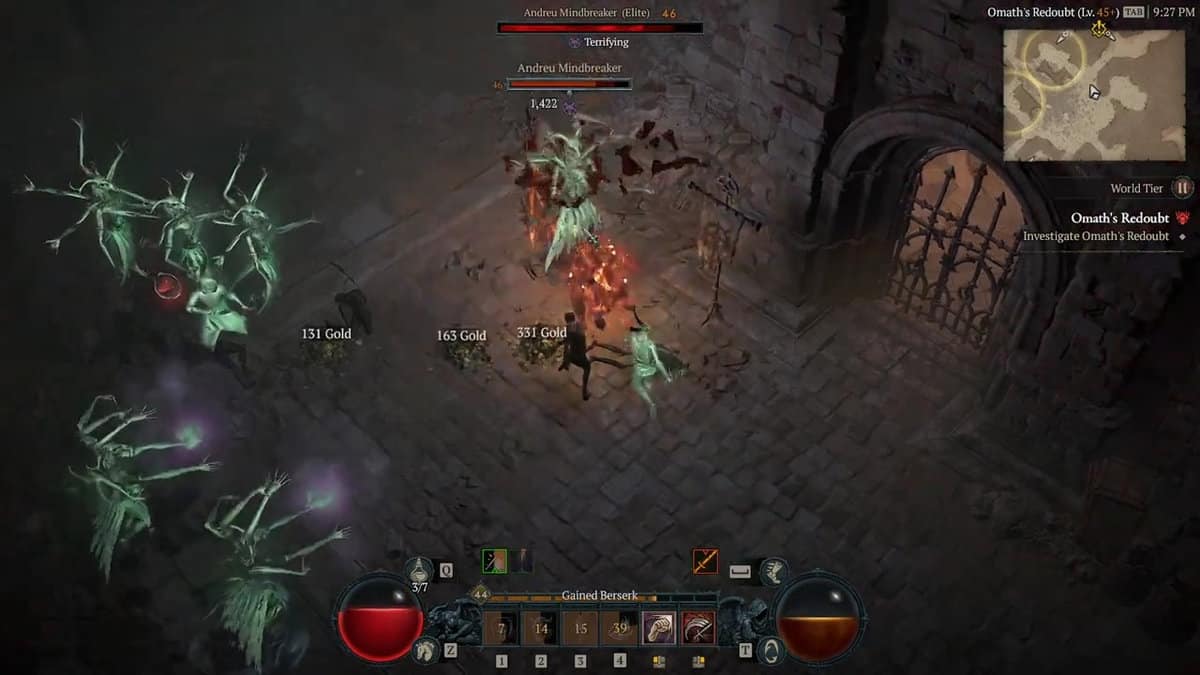Select the skill slot on 14-second cooldown
The height and width of the screenshot is (675, 1200).
click(541, 629)
